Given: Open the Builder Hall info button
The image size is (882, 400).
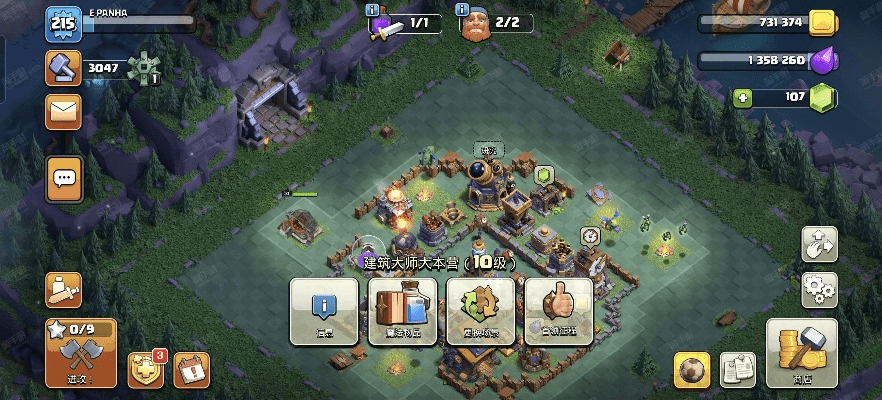Looking at the screenshot, I should 324,310.
